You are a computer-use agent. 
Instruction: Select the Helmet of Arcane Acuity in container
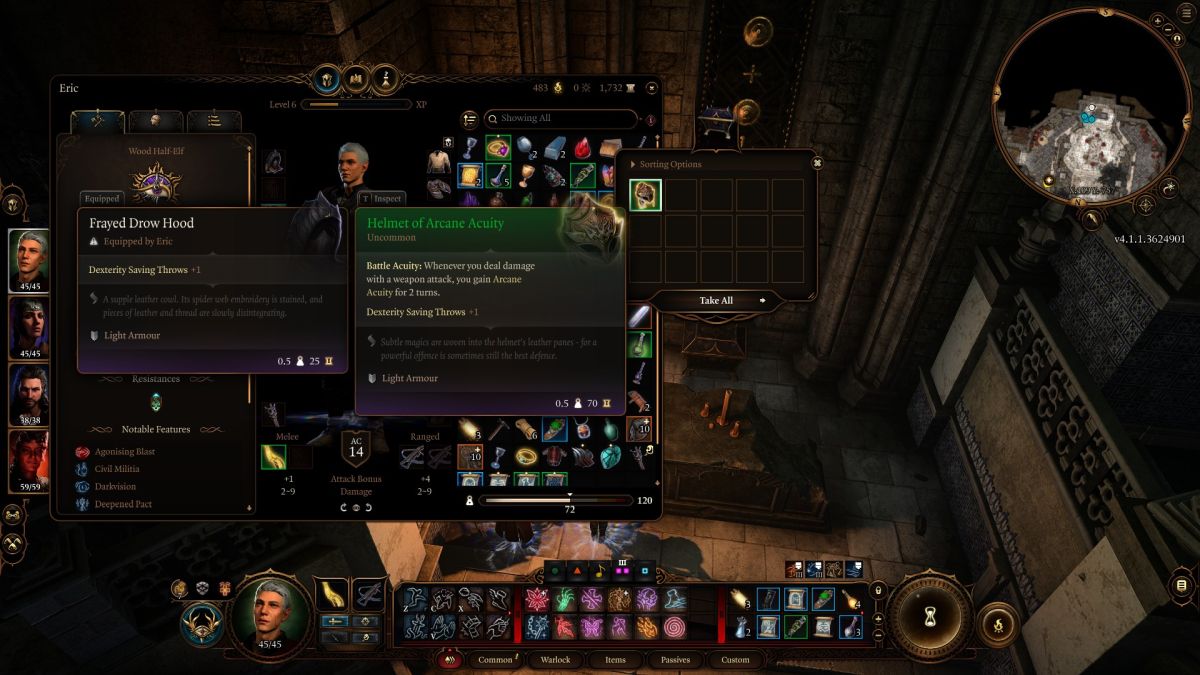pyautogui.click(x=645, y=195)
